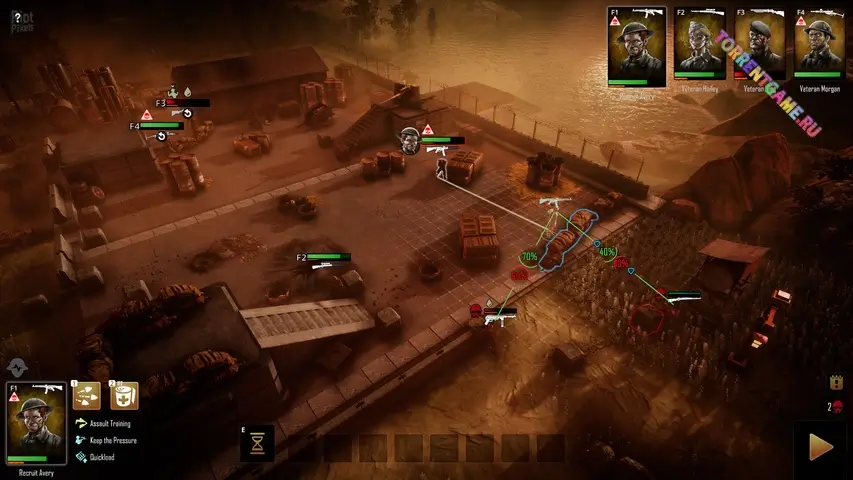
Task: Select Veteran Morgan's squad portrait
Action: (x=819, y=45)
